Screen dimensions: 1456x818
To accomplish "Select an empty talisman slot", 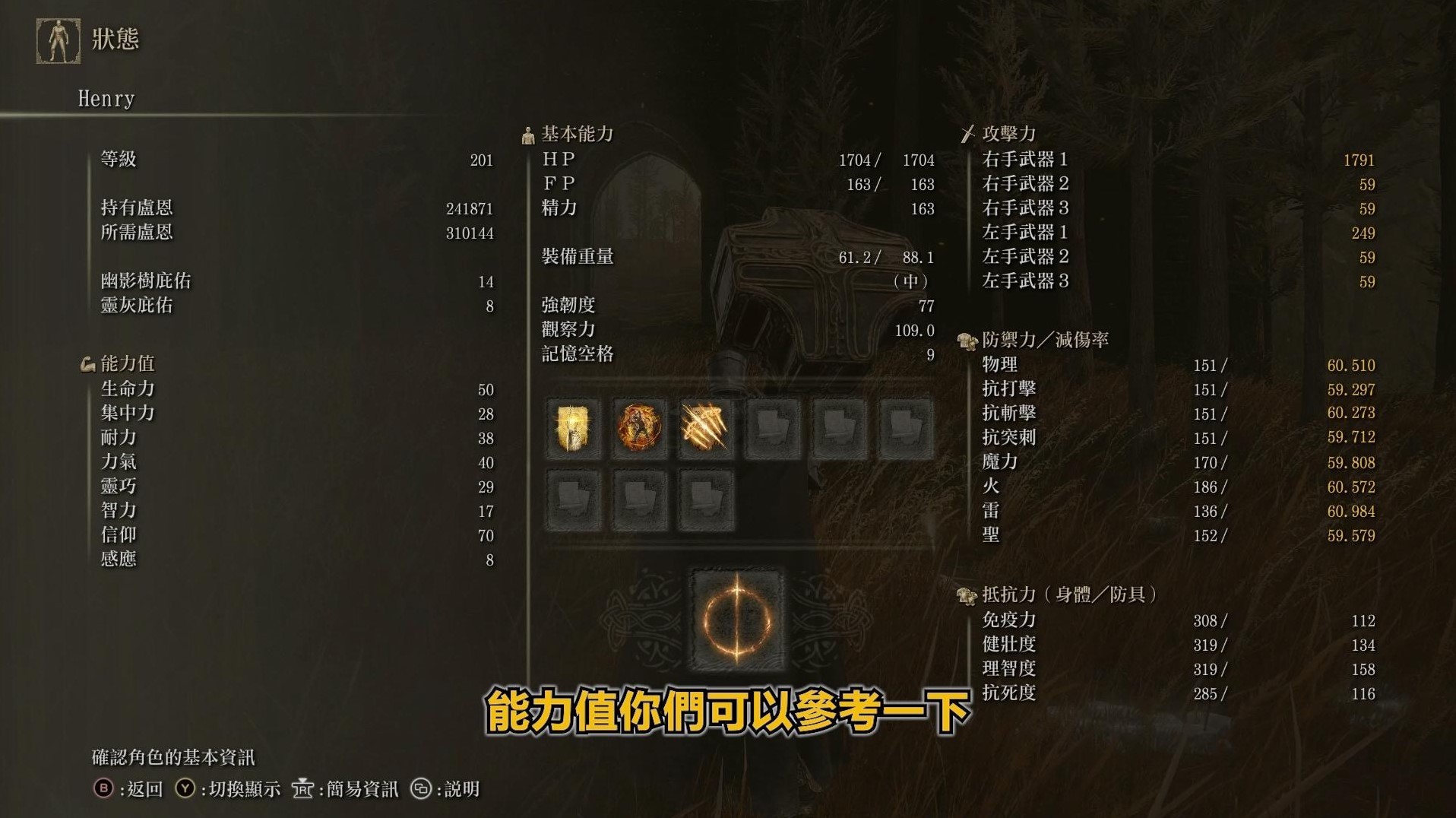I will tap(772, 428).
